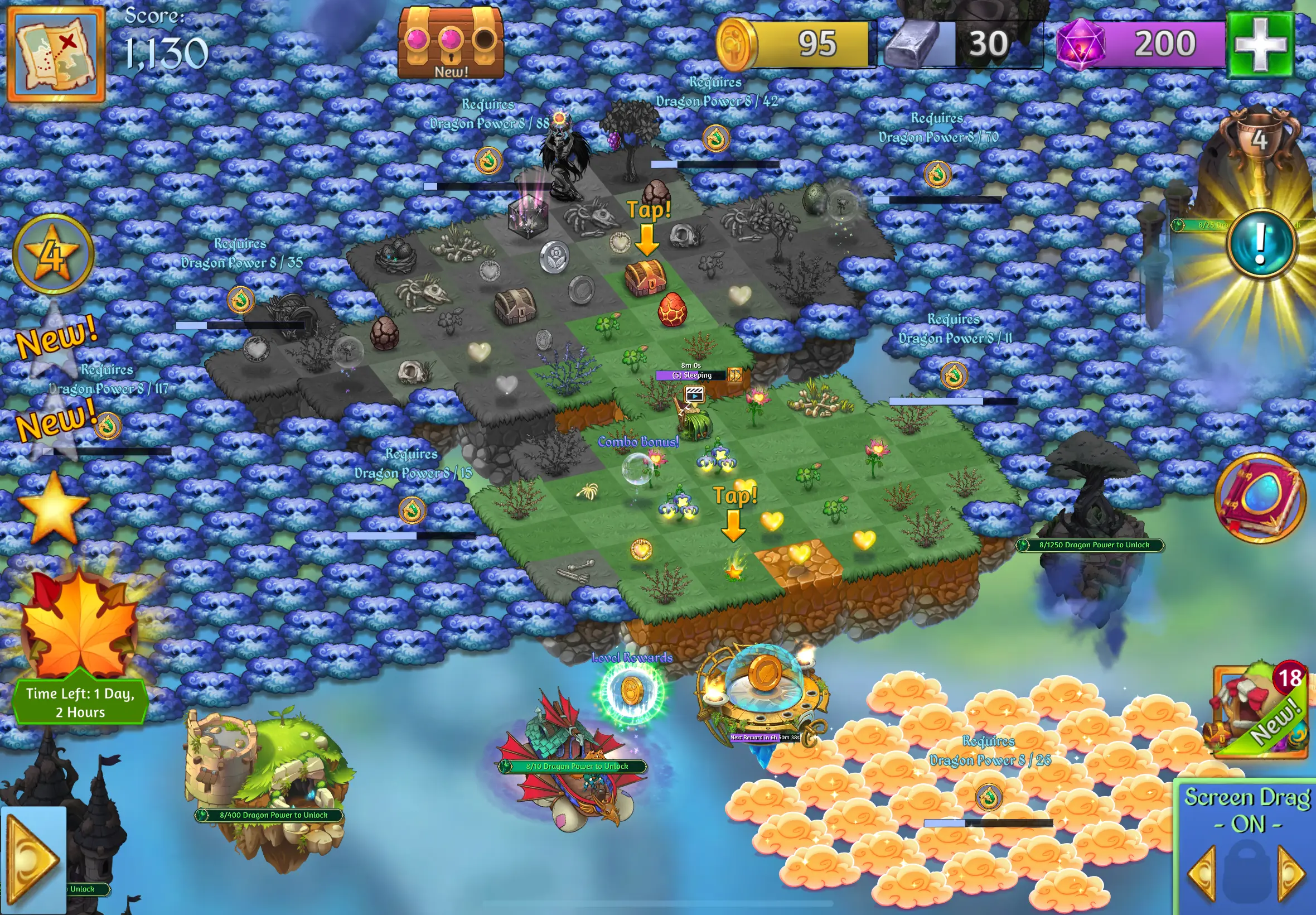Tap the green plus to buy gems

click(x=1260, y=45)
